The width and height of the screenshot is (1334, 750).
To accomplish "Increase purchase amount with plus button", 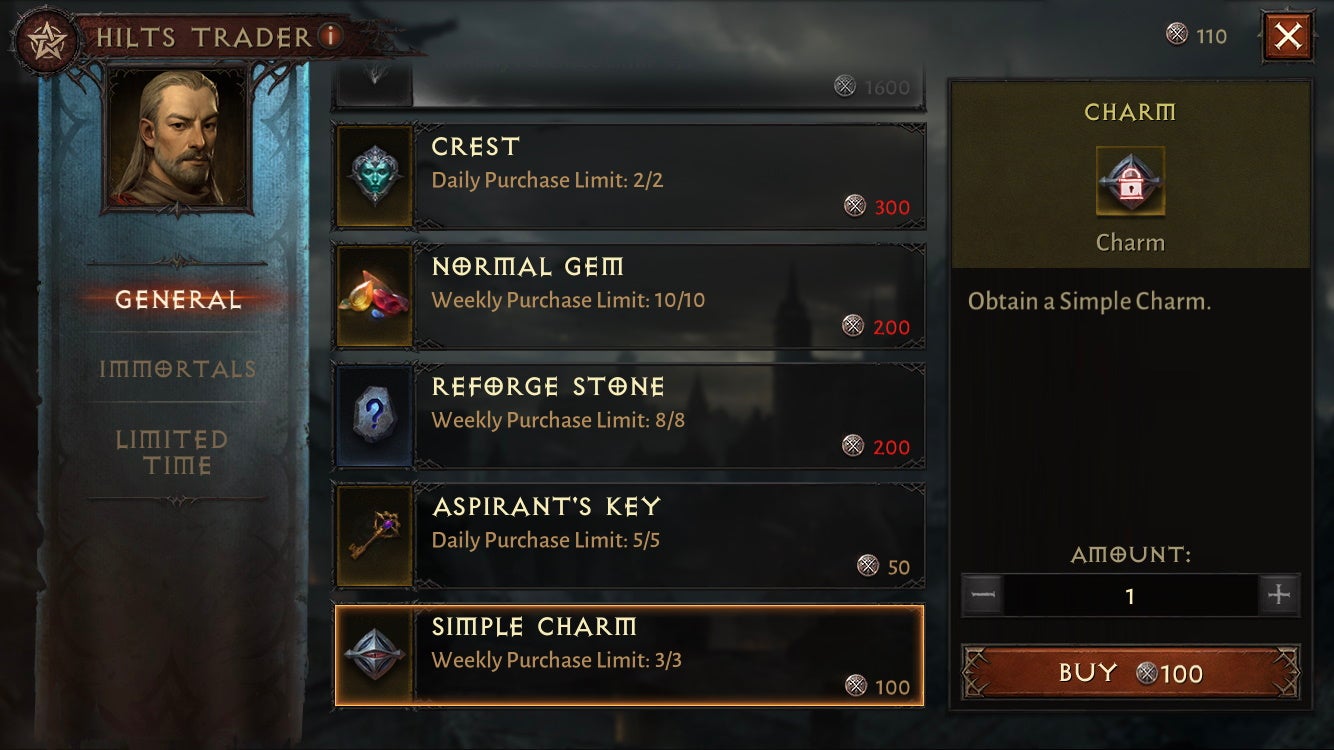I will pos(1281,595).
